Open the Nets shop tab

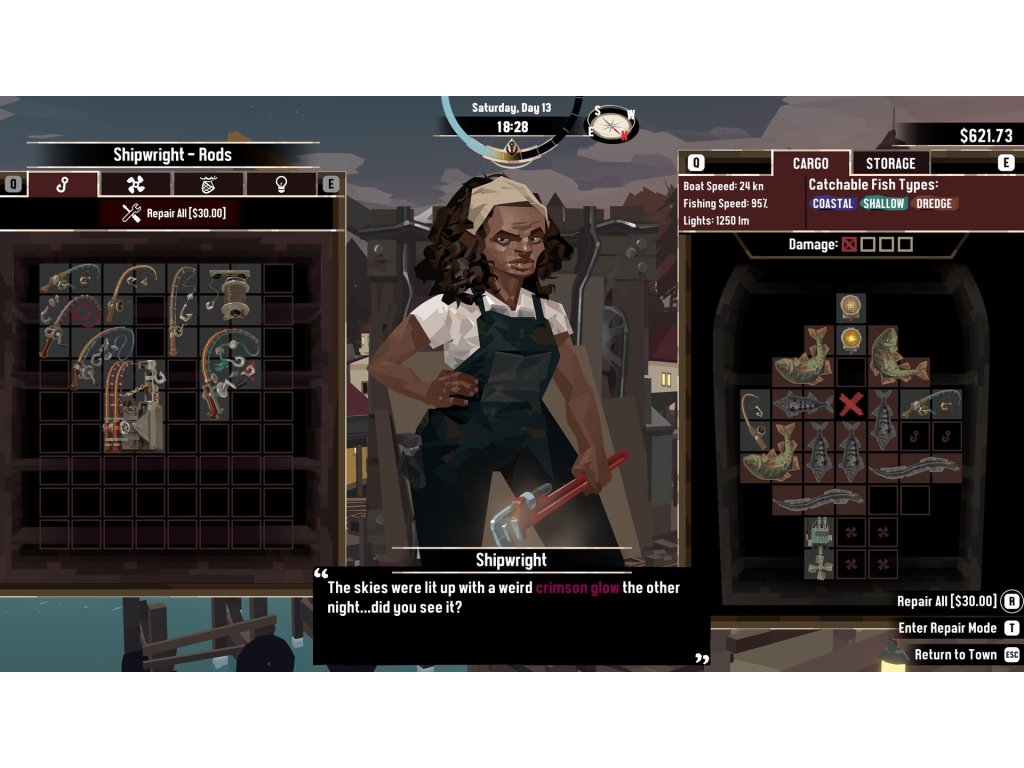pos(209,184)
